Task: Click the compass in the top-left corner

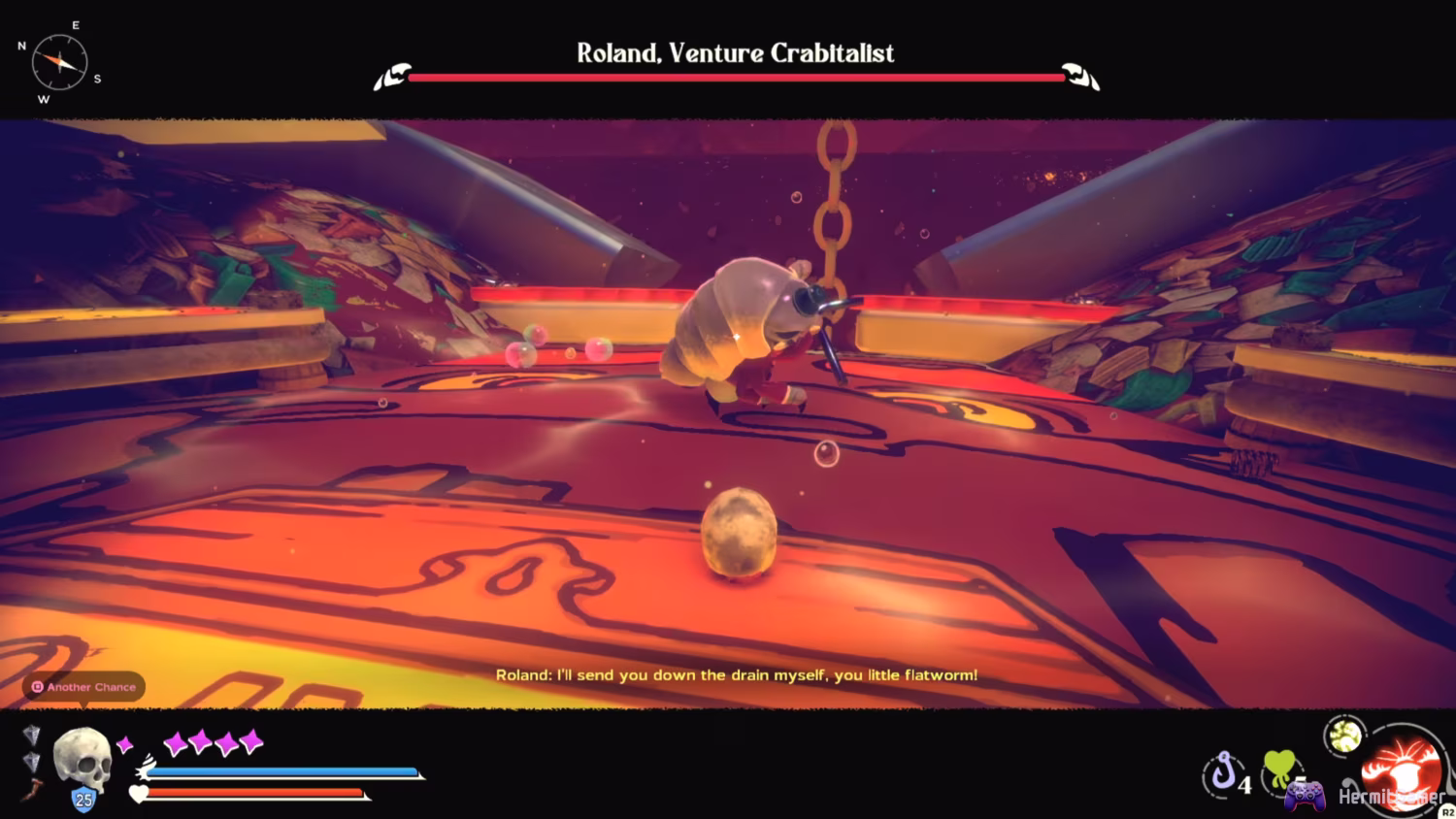Action: (58, 61)
